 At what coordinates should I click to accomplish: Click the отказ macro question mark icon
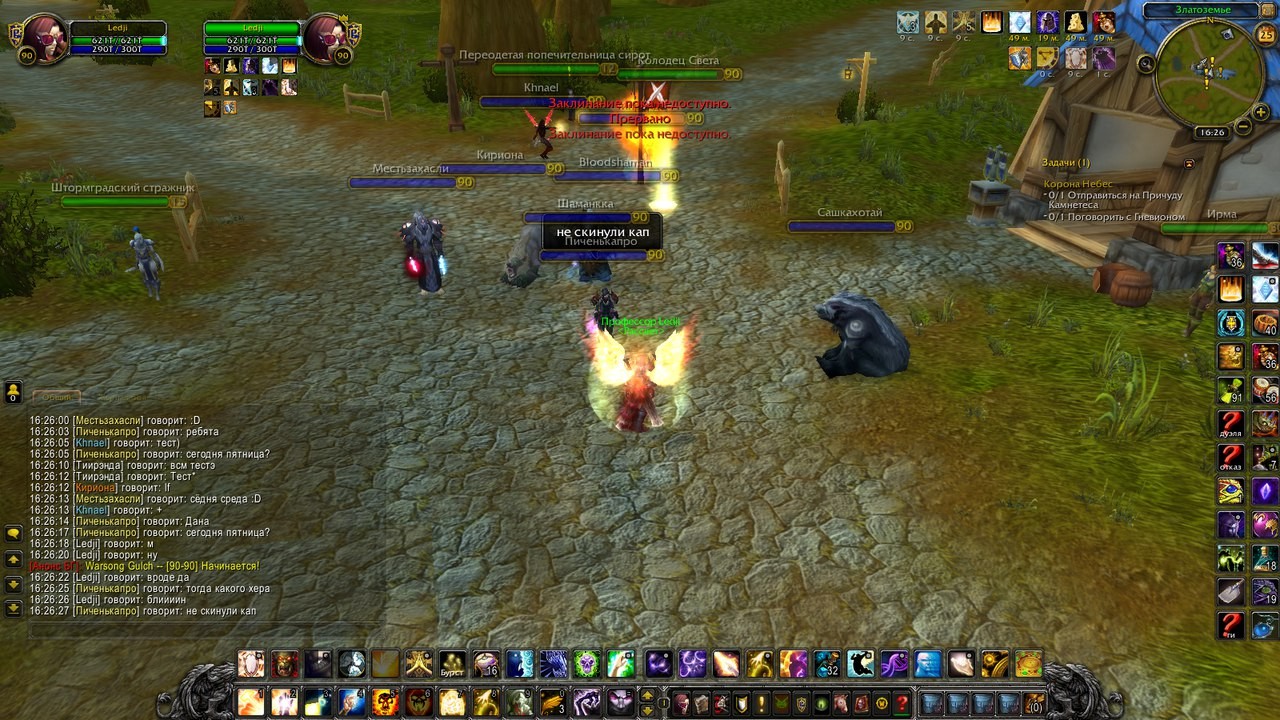1231,459
